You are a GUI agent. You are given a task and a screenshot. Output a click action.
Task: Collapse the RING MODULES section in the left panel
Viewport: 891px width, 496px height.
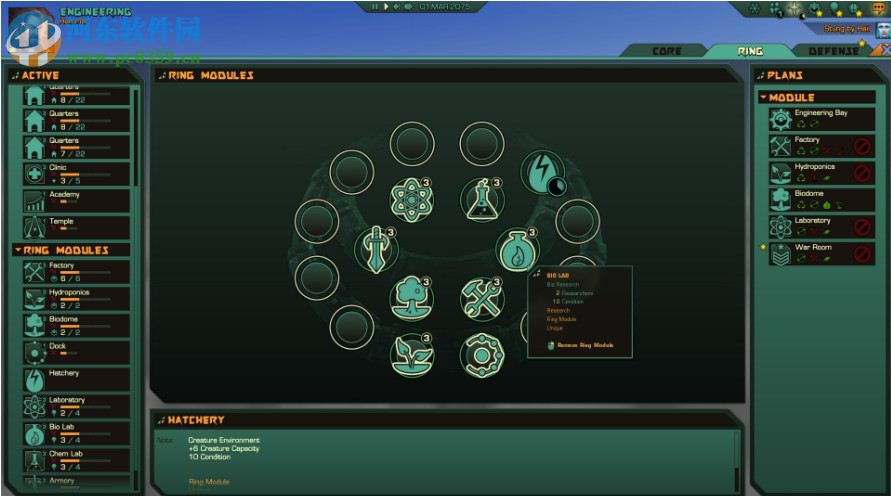(17, 249)
